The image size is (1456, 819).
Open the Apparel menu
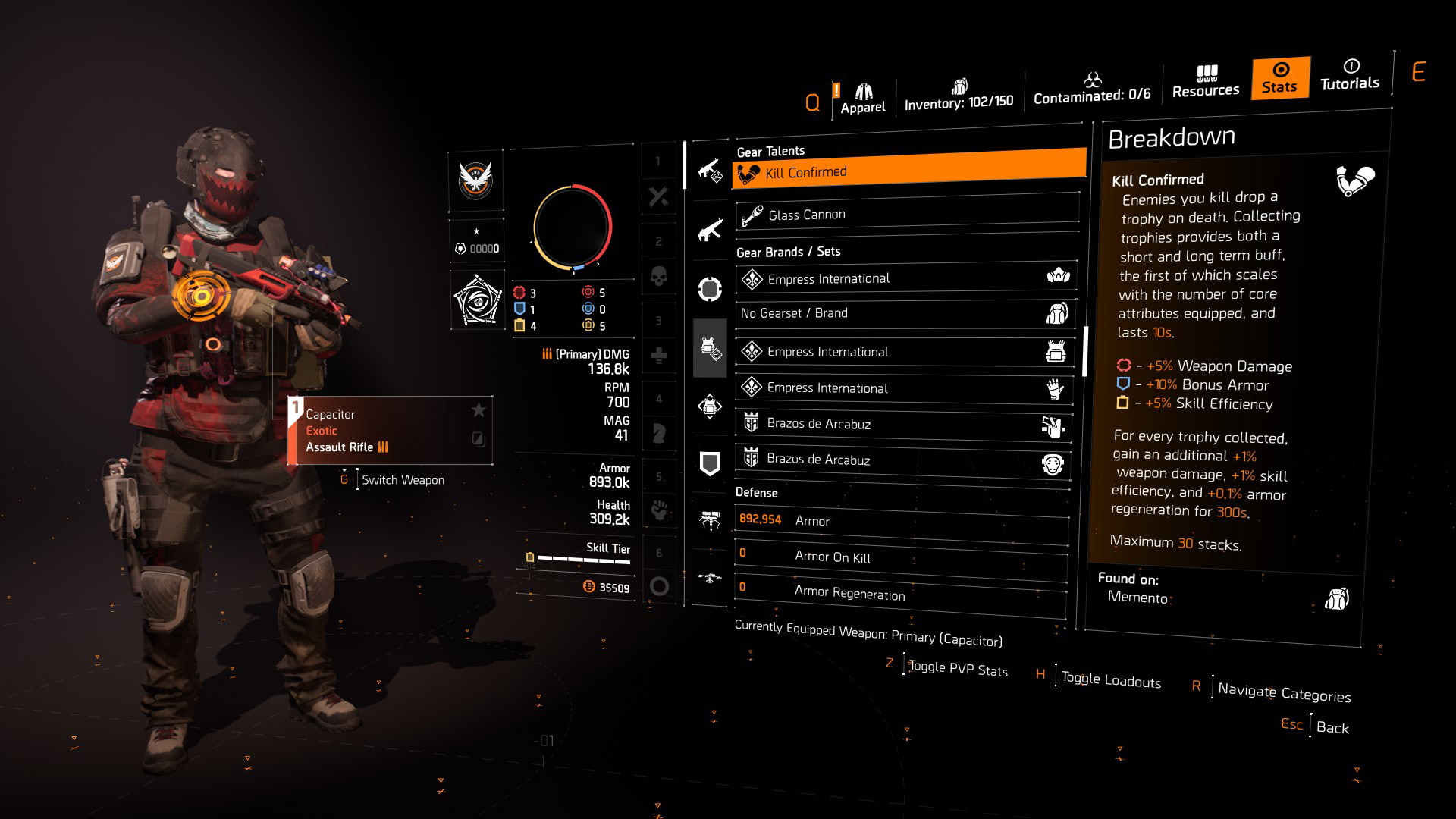coord(864,95)
